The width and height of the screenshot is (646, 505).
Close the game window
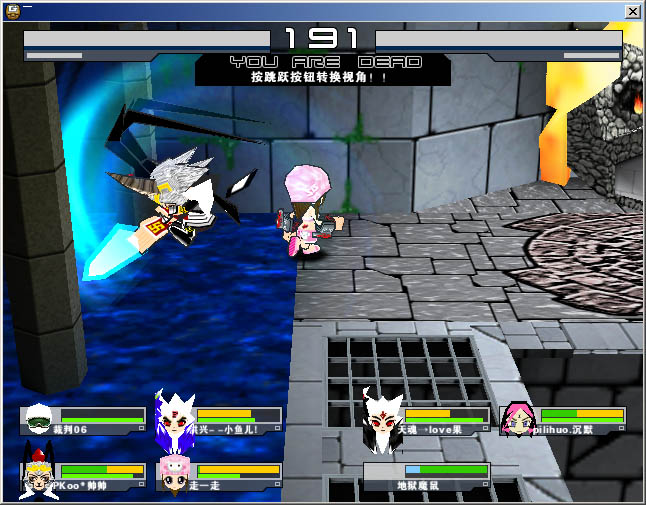pos(632,10)
